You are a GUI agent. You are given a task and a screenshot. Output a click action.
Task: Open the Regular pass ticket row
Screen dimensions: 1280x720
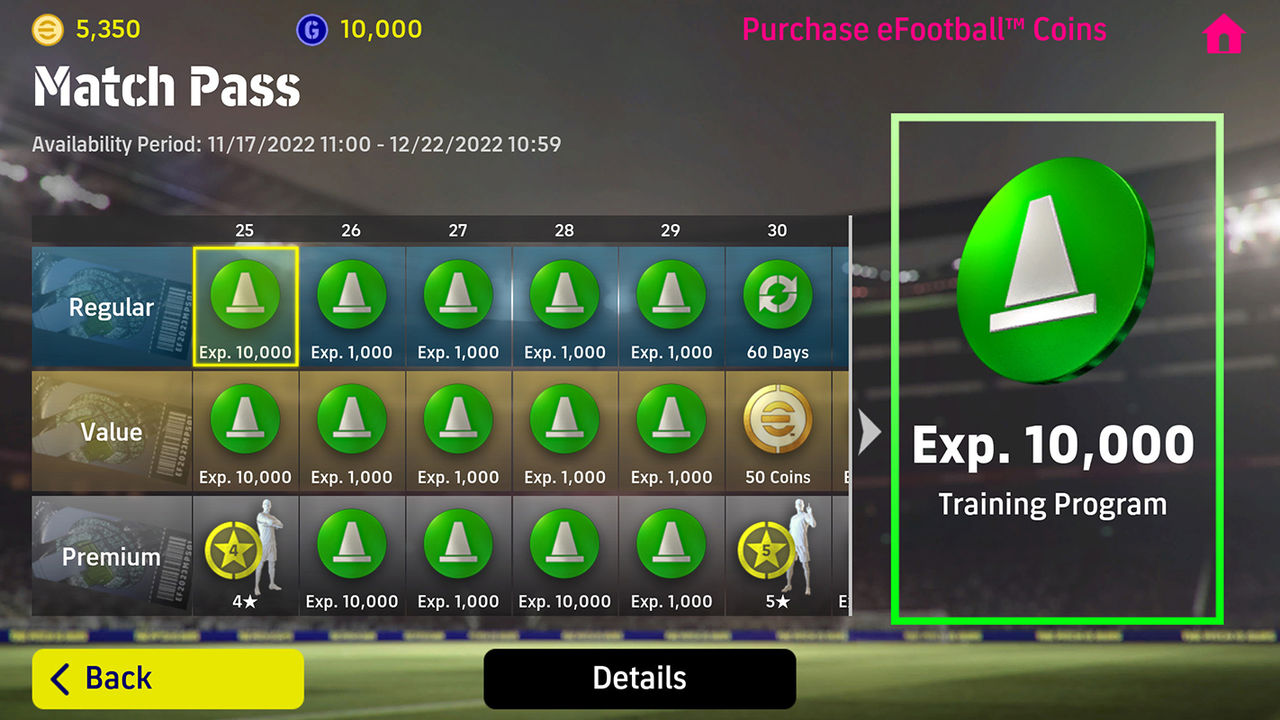(110, 307)
